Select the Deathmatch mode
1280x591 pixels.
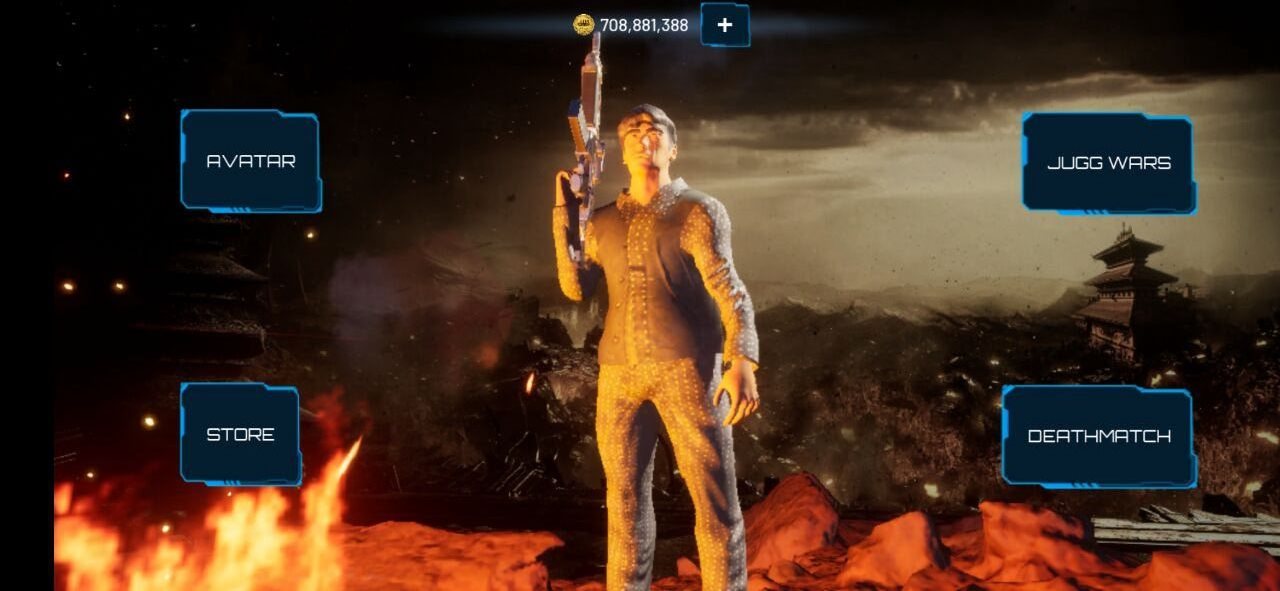pos(1098,436)
